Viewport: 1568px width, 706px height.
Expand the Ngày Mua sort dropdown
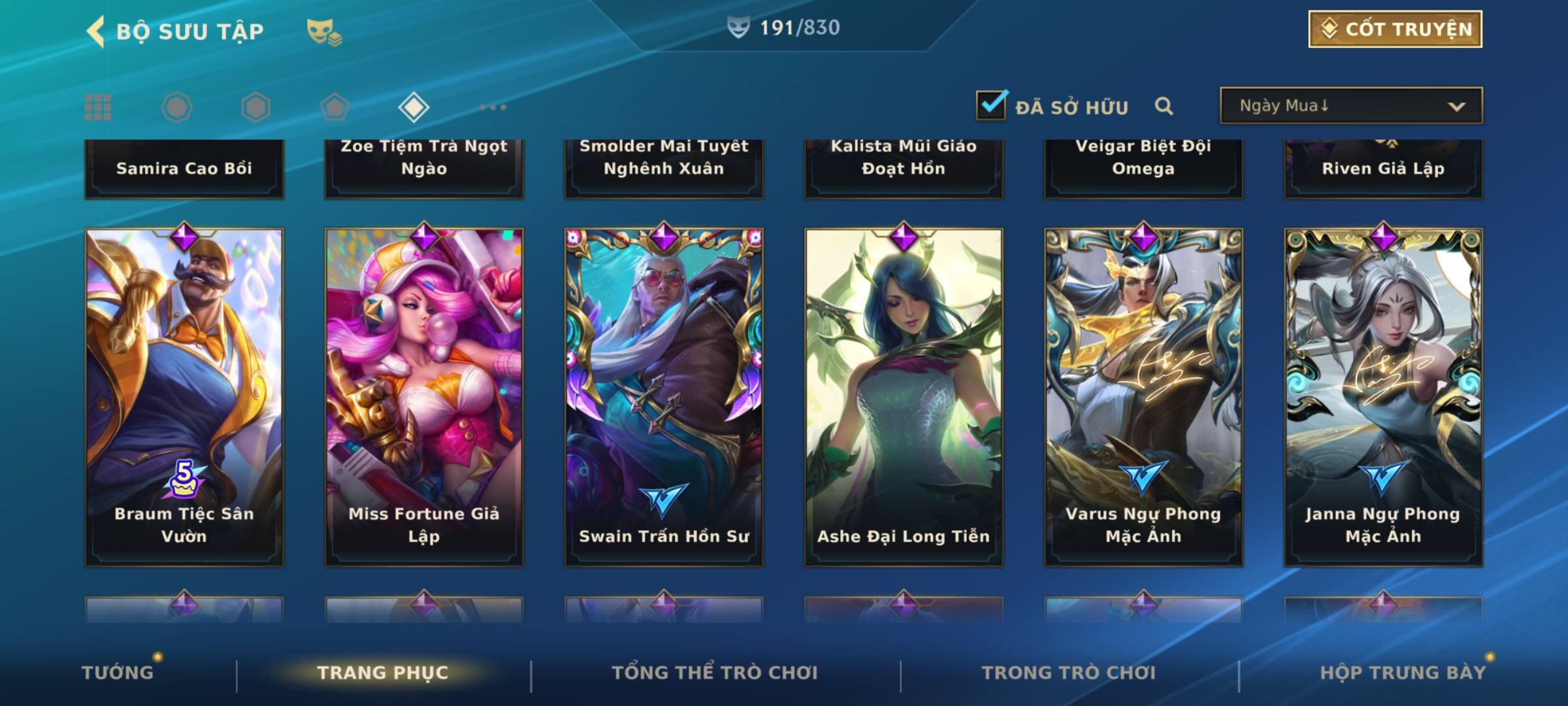[x=1351, y=106]
